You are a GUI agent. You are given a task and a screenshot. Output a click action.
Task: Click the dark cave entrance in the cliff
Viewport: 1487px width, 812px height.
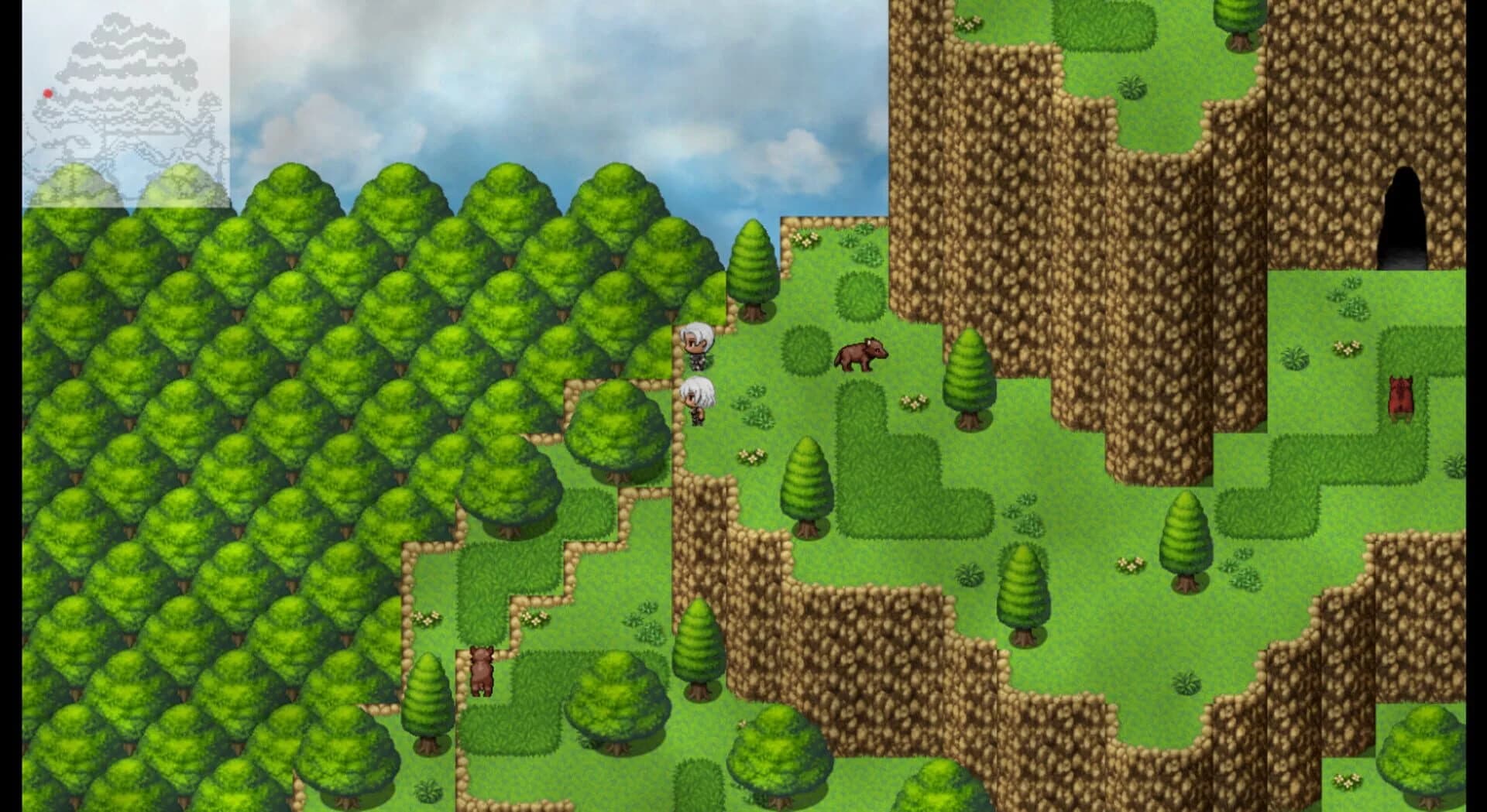(x=1405, y=209)
